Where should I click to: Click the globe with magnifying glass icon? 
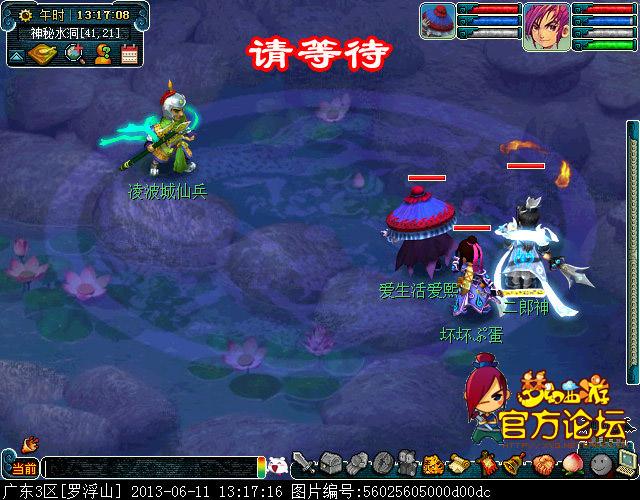(x=75, y=54)
